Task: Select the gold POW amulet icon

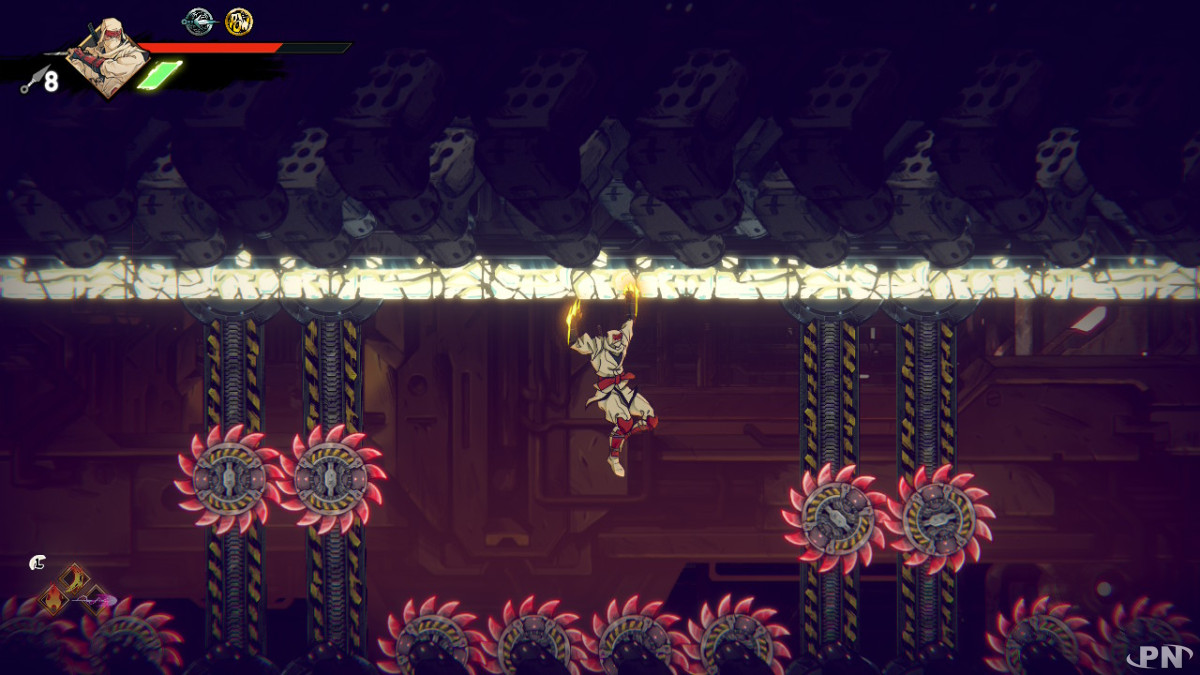Action: pyautogui.click(x=239, y=21)
